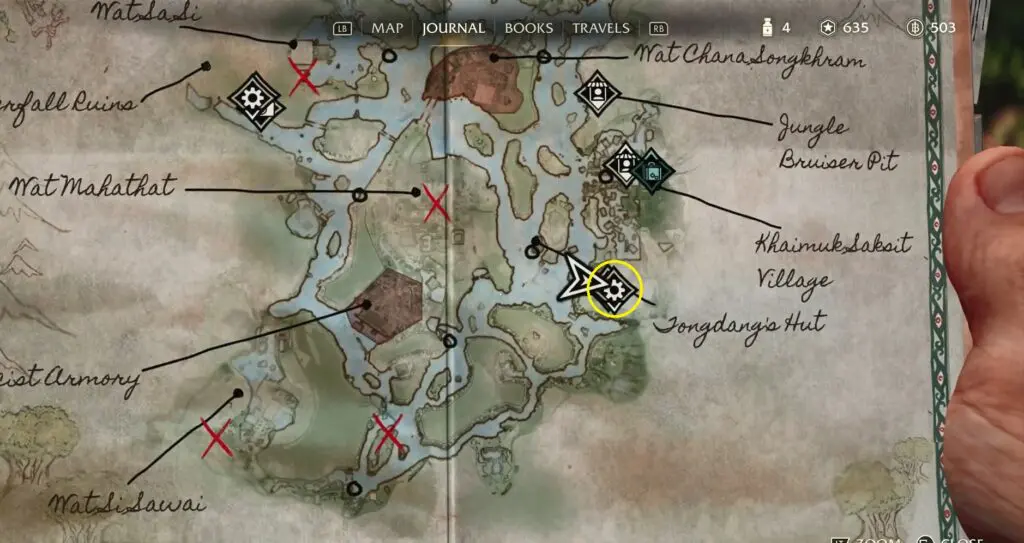Select the TRAVELS tab
Viewport: 1024px width, 543px height.
coord(601,28)
